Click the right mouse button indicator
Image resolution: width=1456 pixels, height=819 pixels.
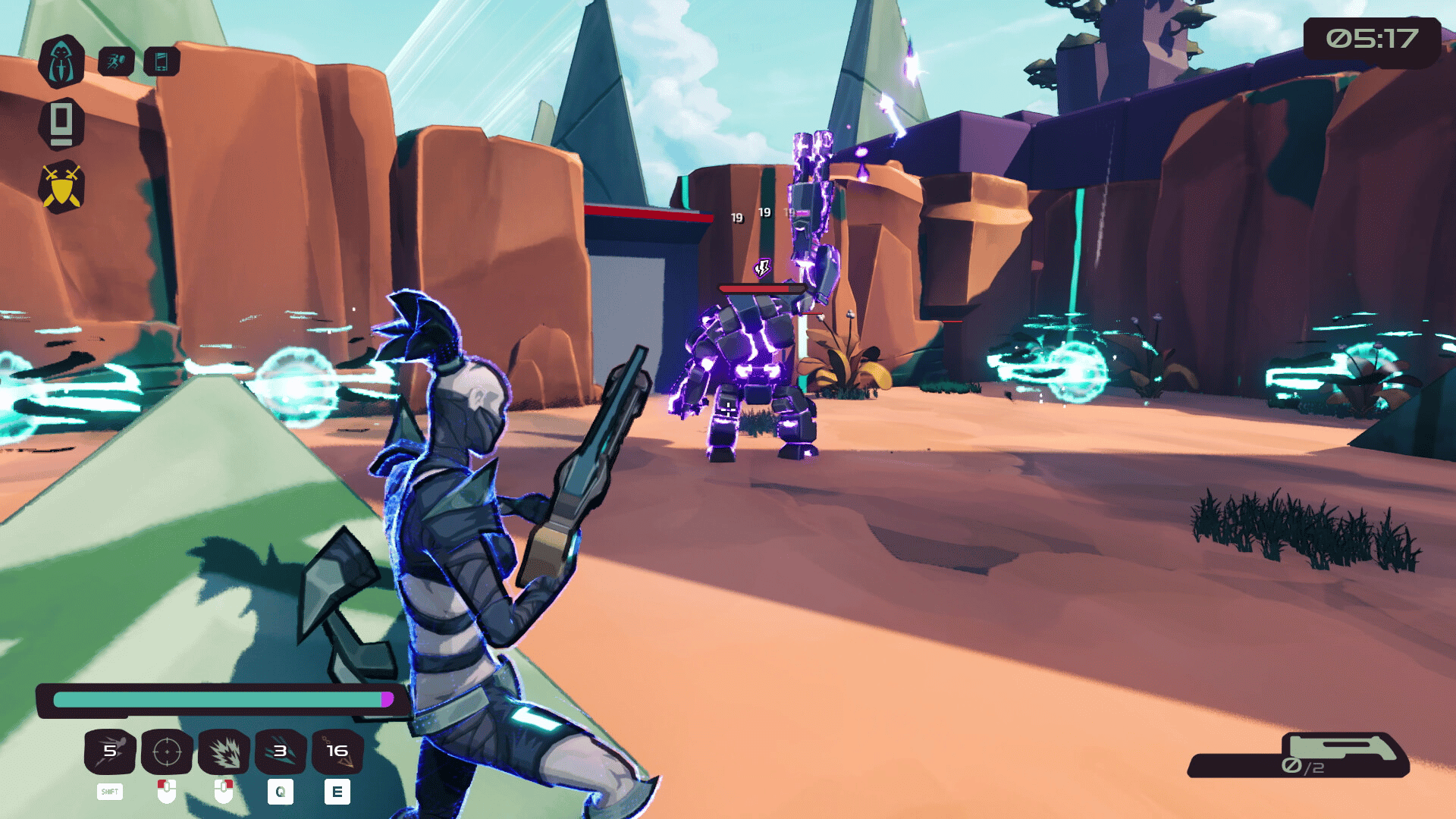(225, 792)
